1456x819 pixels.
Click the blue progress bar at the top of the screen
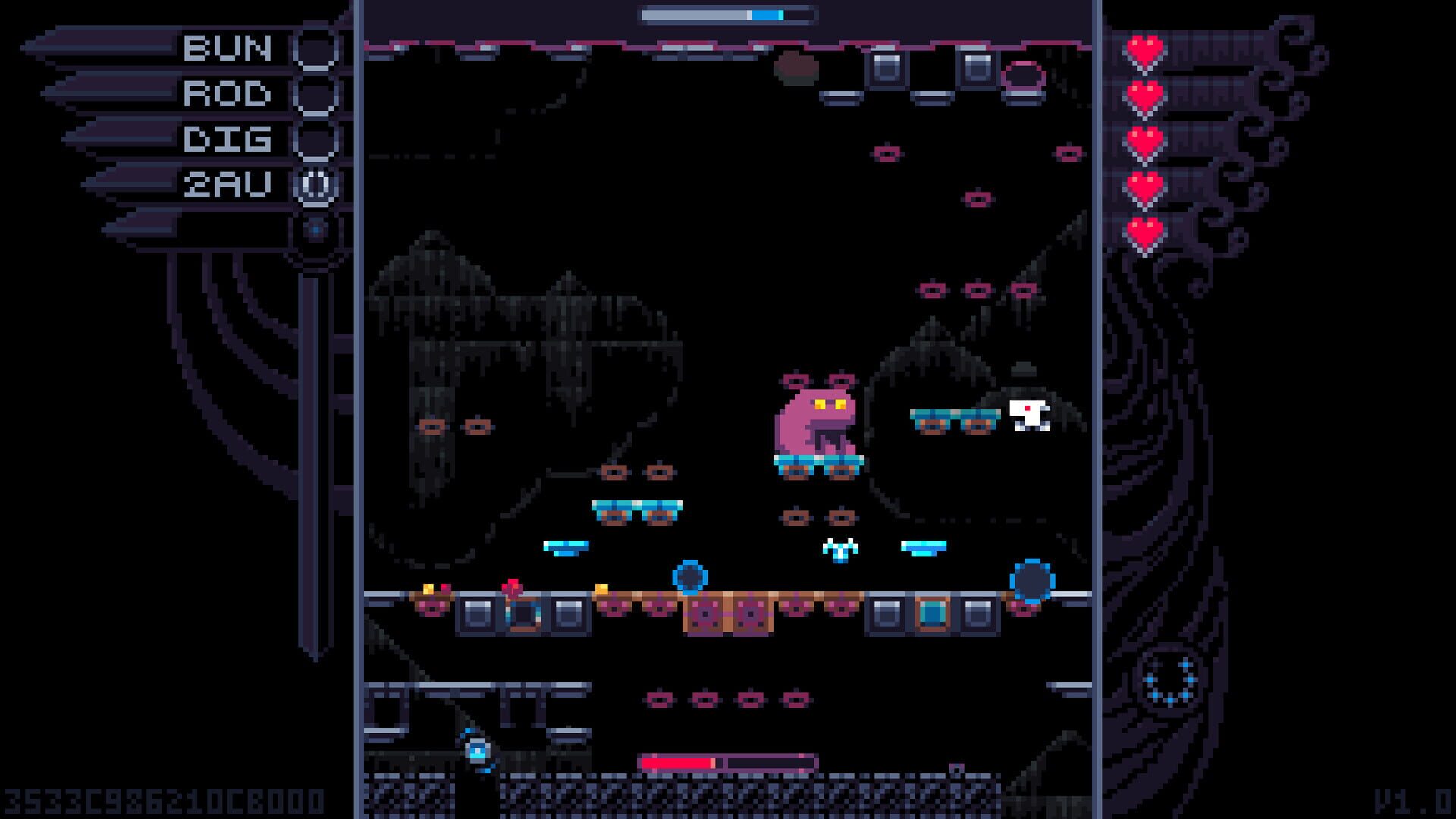point(724,13)
